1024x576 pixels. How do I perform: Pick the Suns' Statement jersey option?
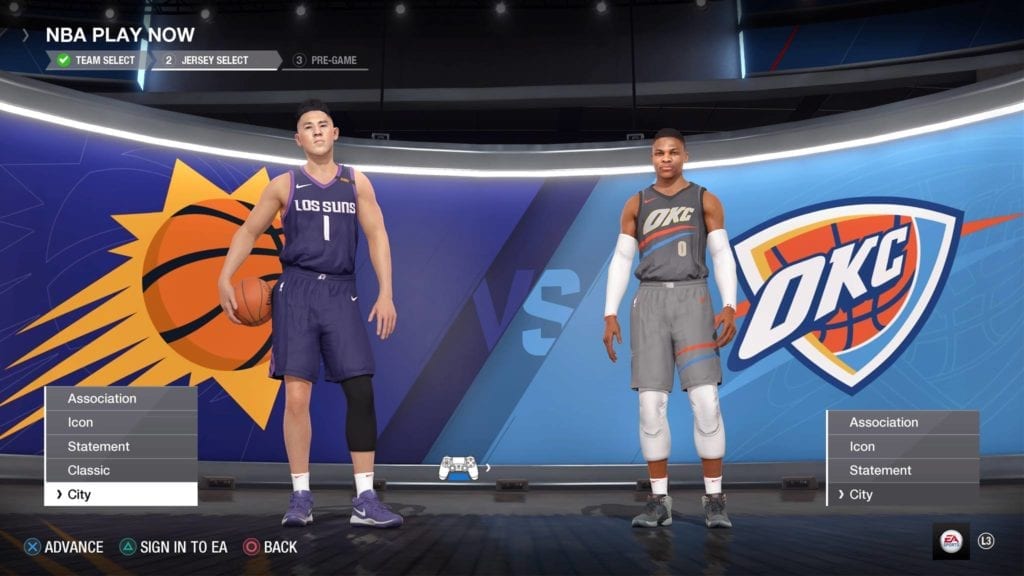121,447
